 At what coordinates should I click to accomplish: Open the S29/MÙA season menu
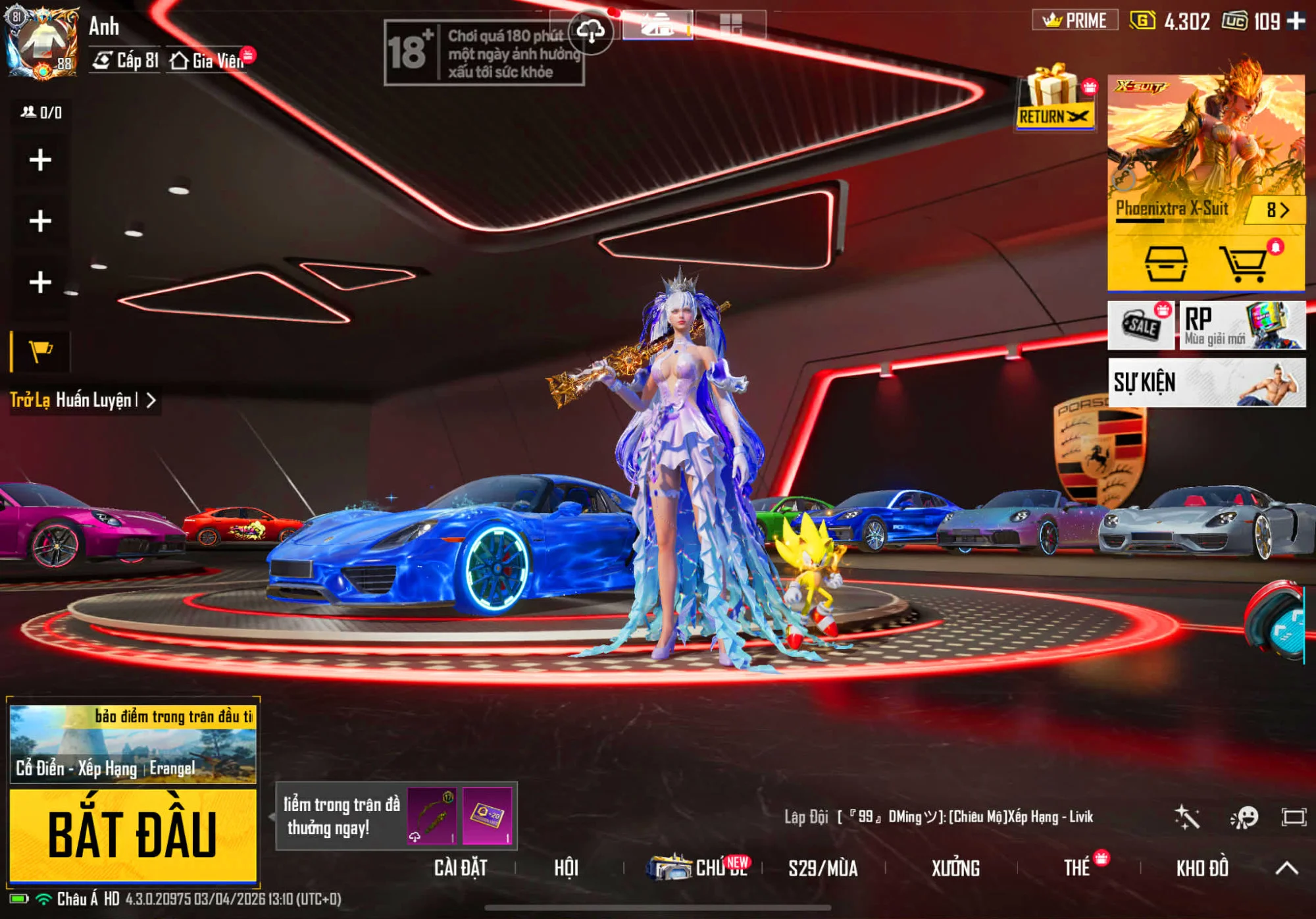tap(822, 868)
